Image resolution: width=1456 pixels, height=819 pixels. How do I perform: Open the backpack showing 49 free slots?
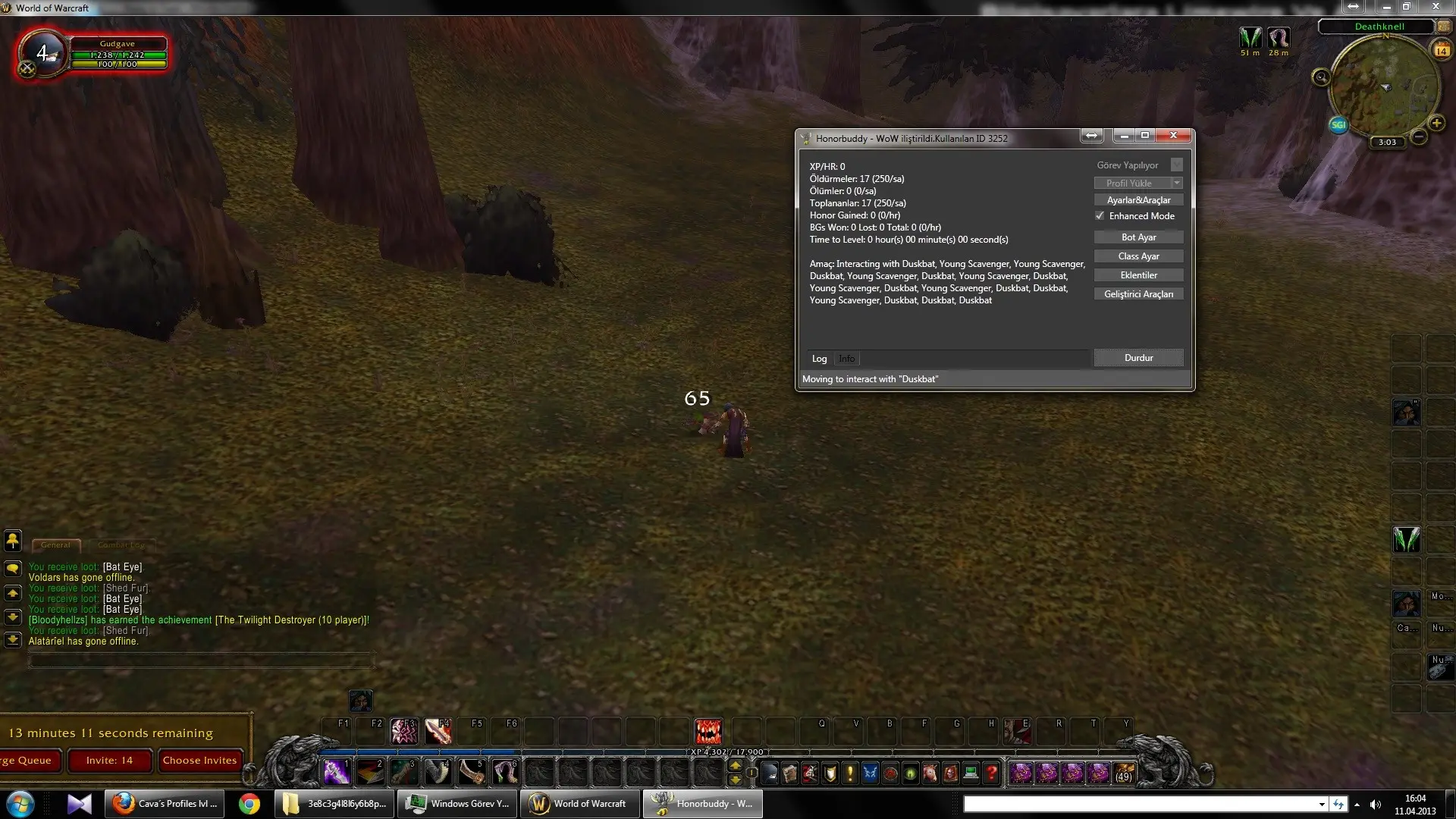[x=1123, y=773]
